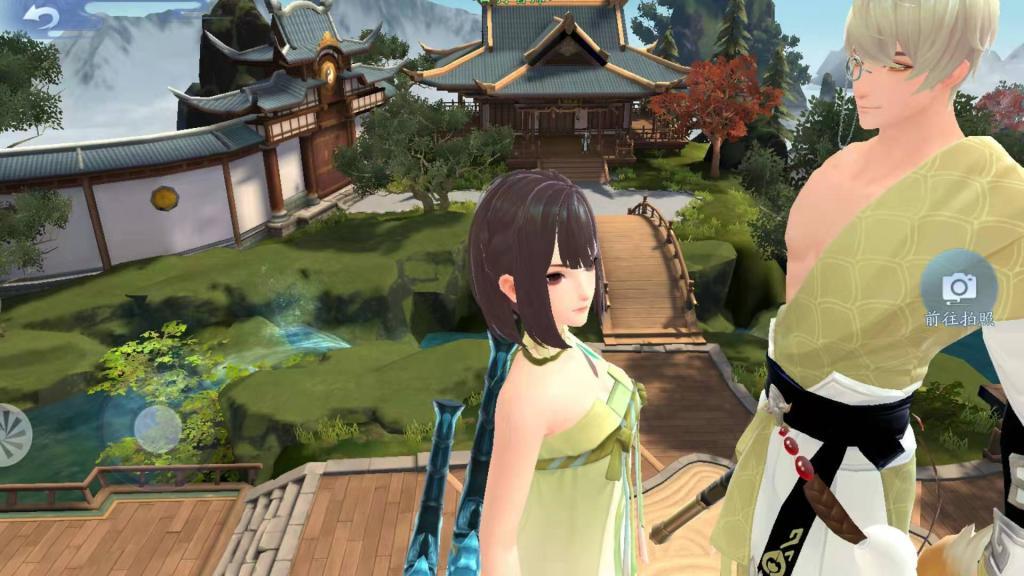Tap the virtual joystick knob
Screen dimensions: 1024x576
157,428
